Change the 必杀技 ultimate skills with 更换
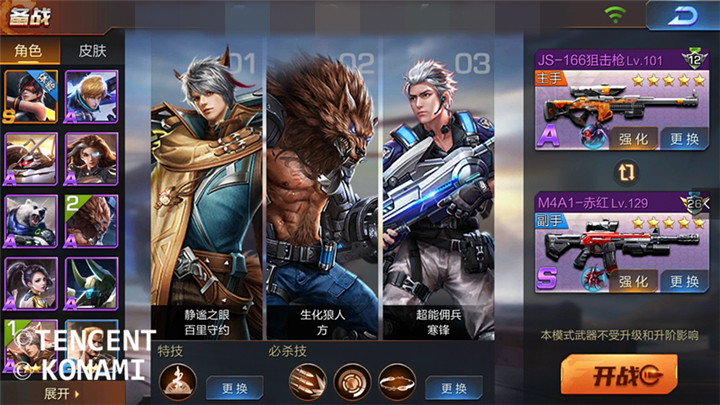Viewport: 720px width, 405px height. [453, 387]
